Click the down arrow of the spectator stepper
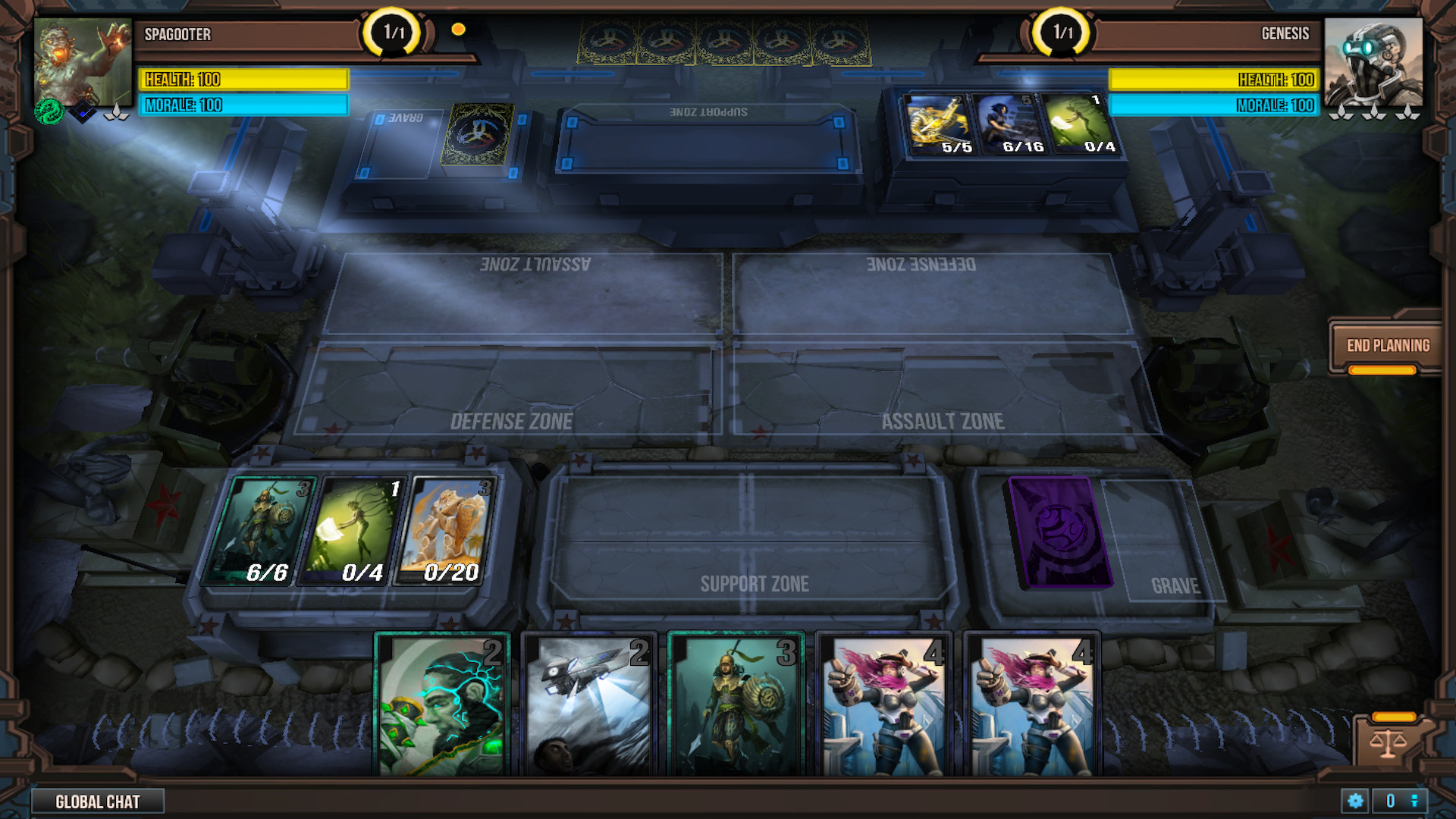This screenshot has width=1456, height=819. coord(1415,805)
